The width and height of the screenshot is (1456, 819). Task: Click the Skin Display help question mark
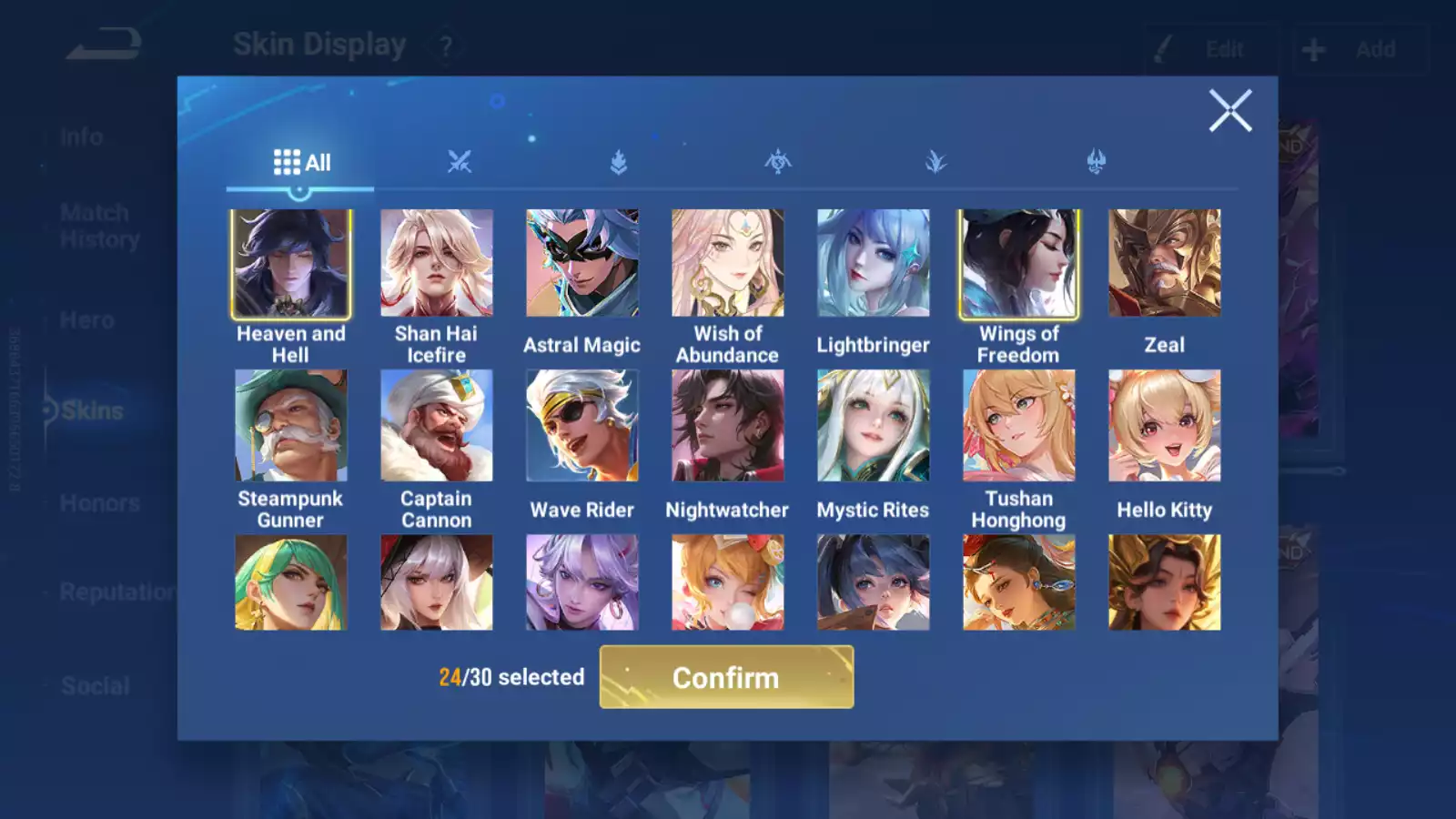click(x=444, y=45)
